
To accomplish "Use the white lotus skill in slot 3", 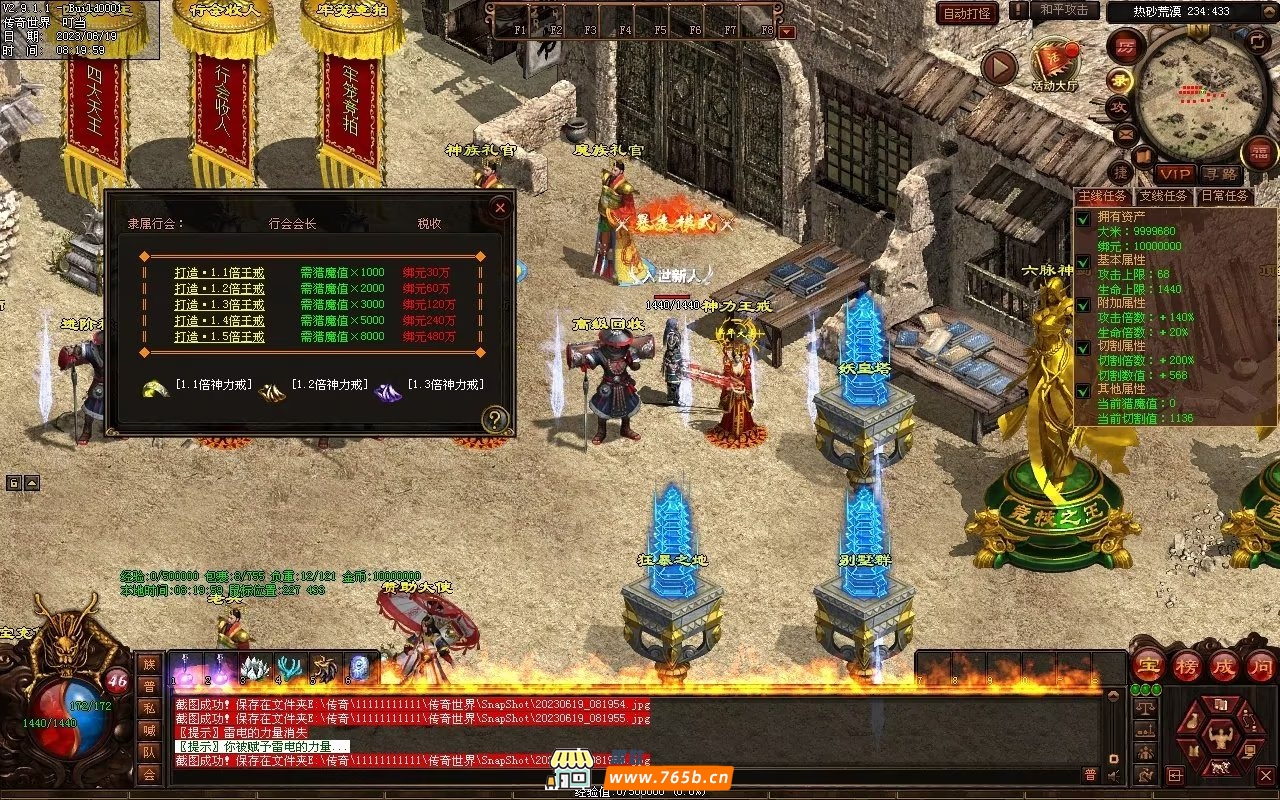I will 255,668.
